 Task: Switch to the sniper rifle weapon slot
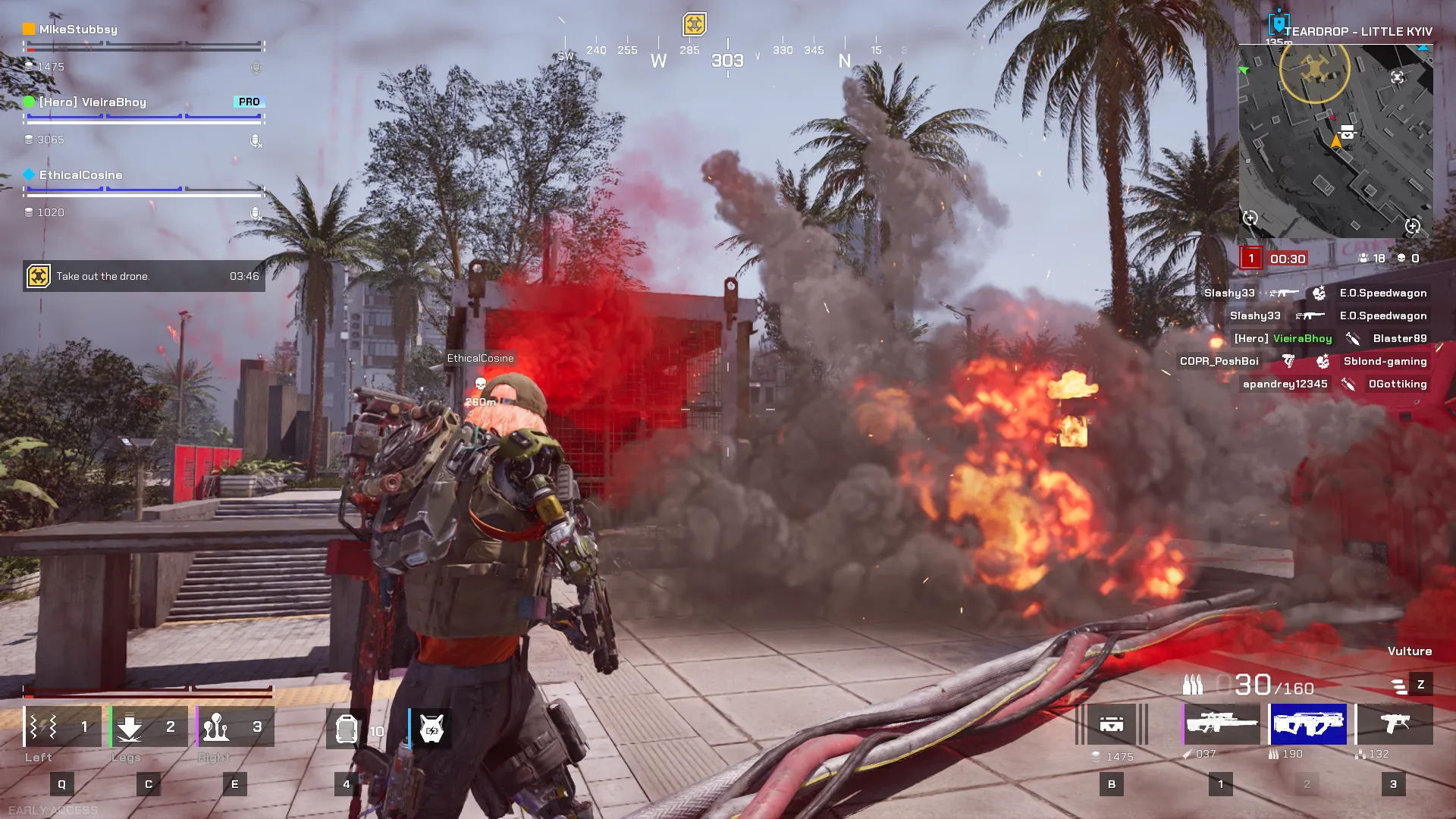(1221, 724)
